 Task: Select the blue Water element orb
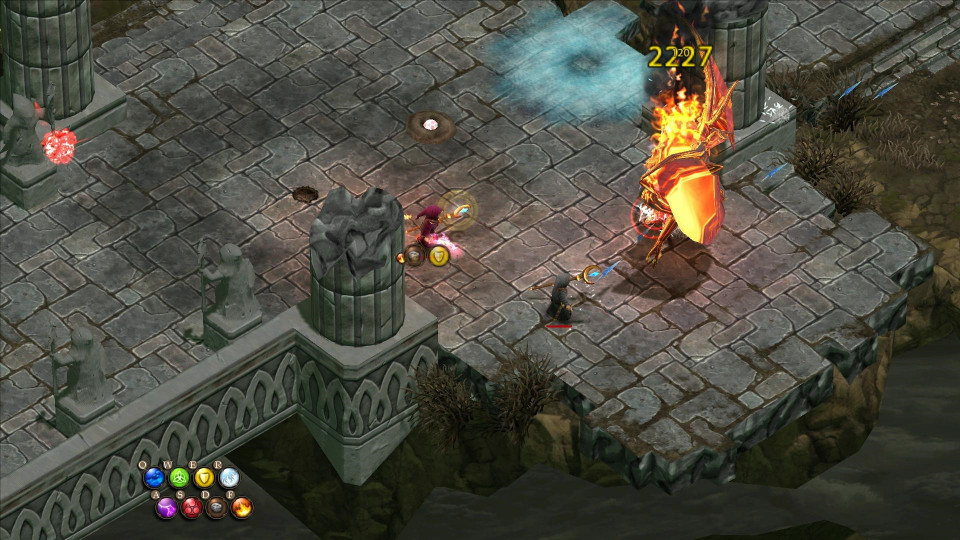click(154, 478)
